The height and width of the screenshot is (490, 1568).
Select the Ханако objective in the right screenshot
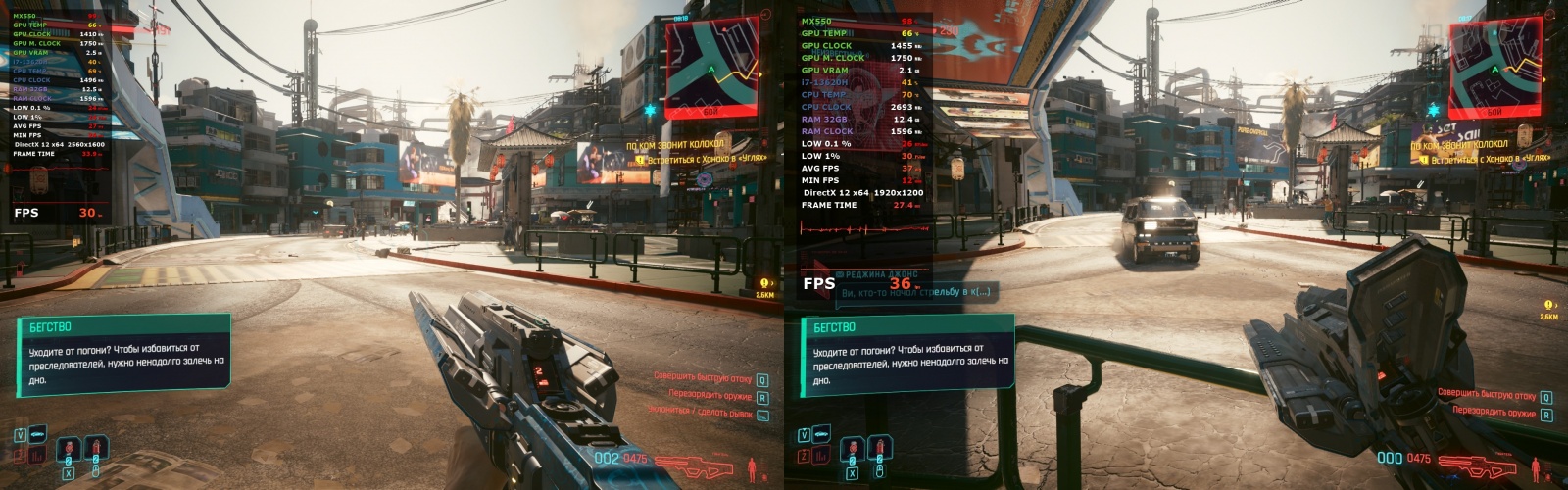1487,157
